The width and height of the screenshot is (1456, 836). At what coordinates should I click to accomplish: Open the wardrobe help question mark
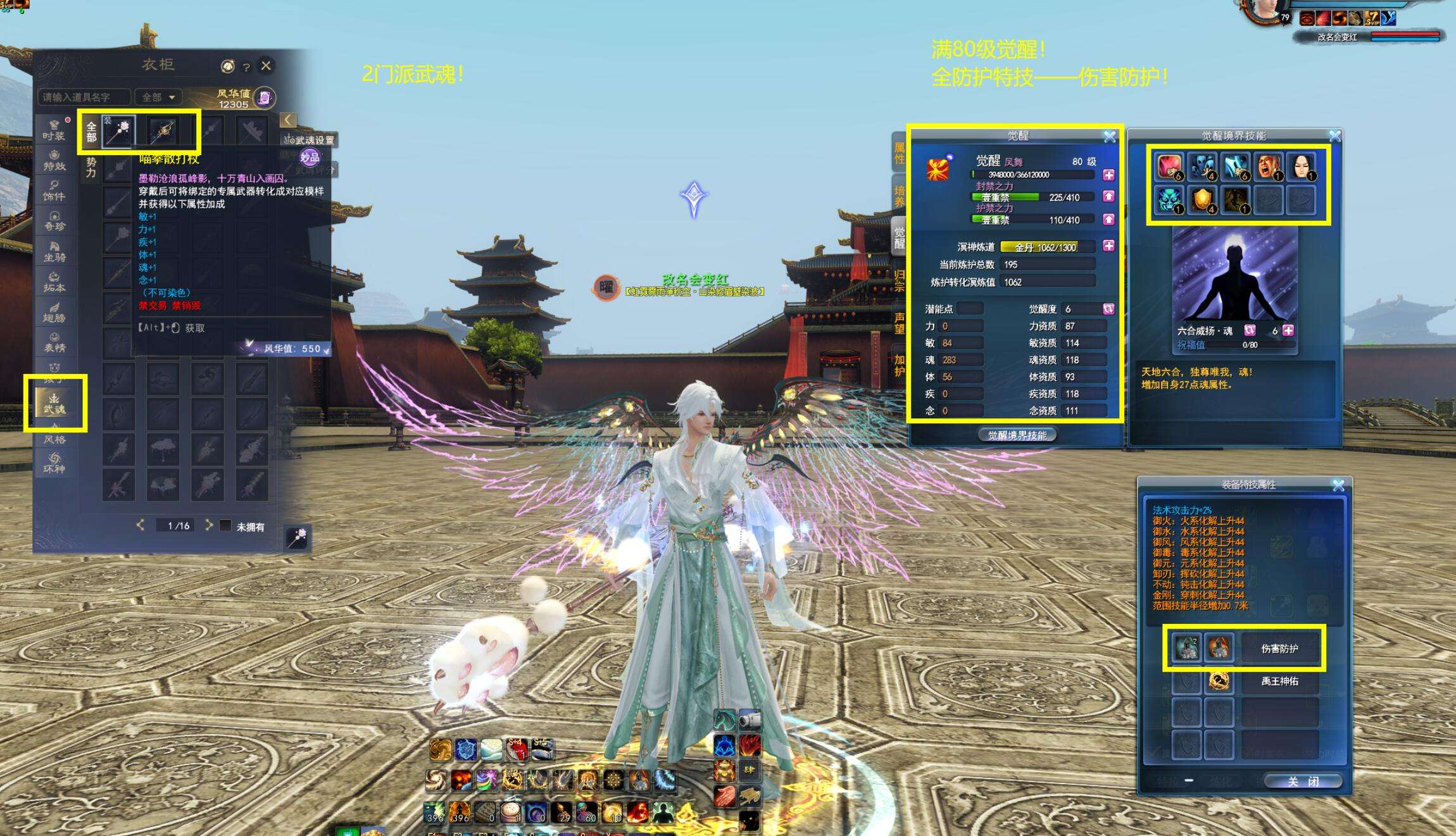click(246, 66)
